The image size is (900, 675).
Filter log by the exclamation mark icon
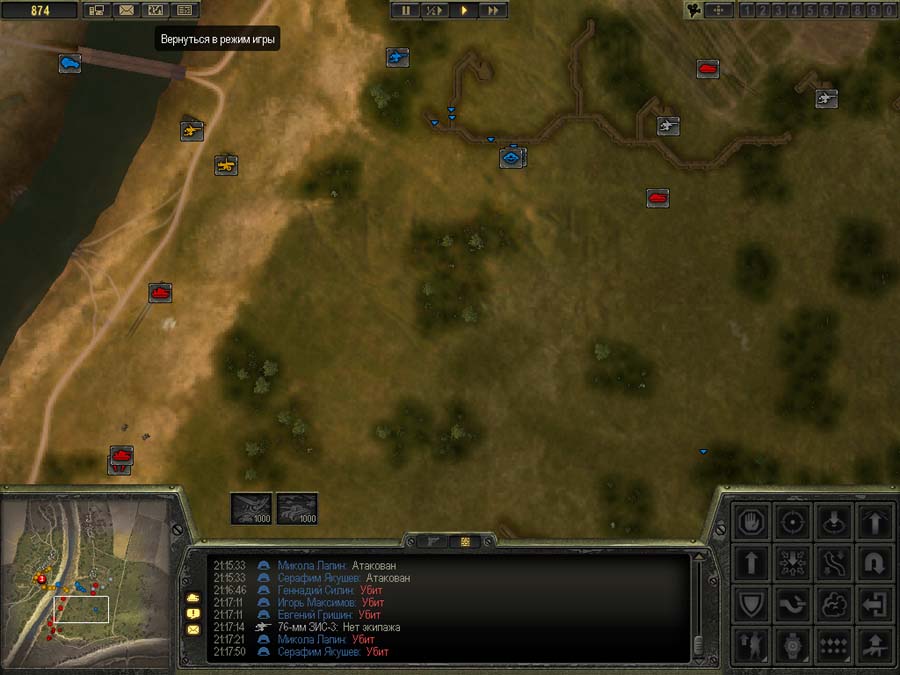(x=193, y=613)
